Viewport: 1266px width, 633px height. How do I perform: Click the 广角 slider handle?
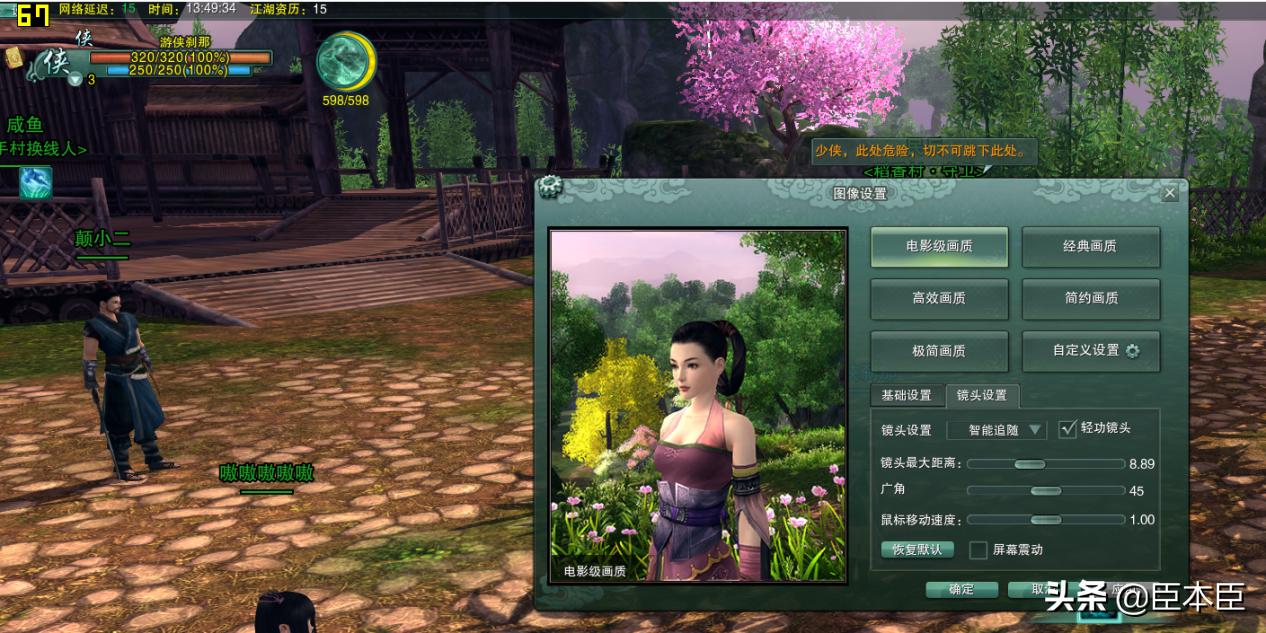pos(1045,491)
